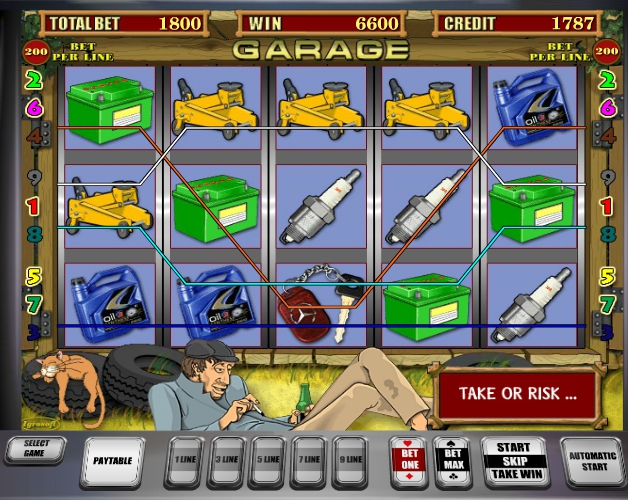Select the 3 Line button
The width and height of the screenshot is (628, 500).
(227, 459)
